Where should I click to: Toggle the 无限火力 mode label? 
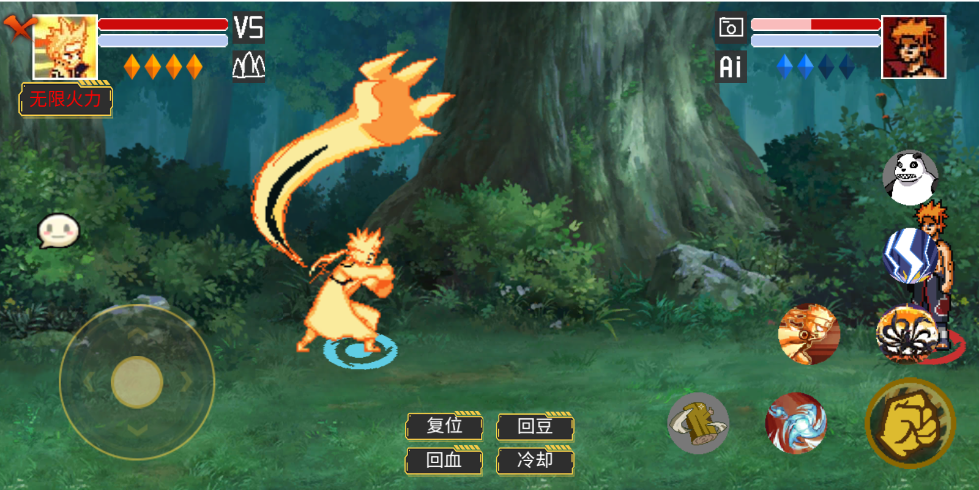67,99
